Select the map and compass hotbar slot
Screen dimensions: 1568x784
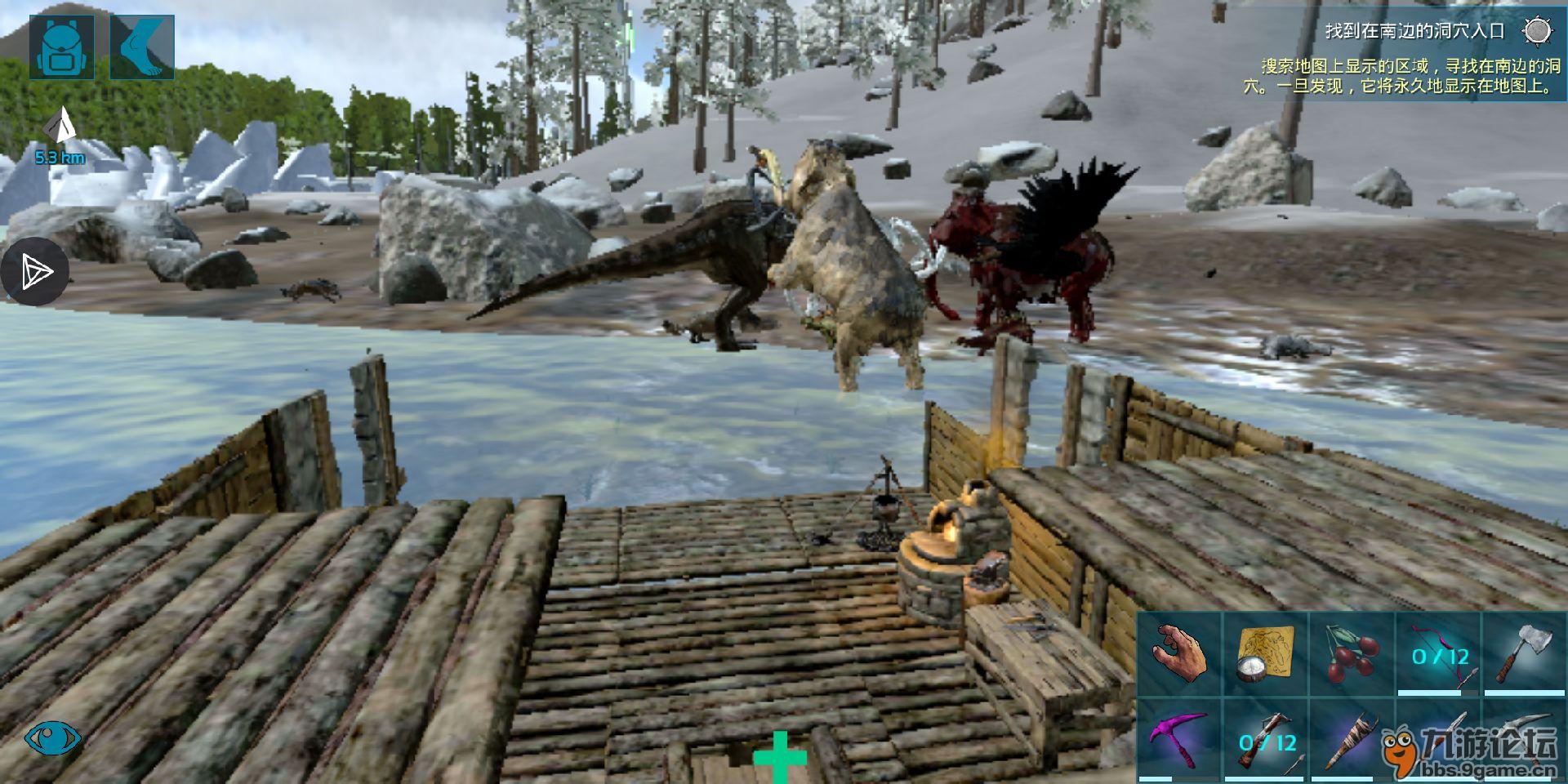(x=1266, y=653)
